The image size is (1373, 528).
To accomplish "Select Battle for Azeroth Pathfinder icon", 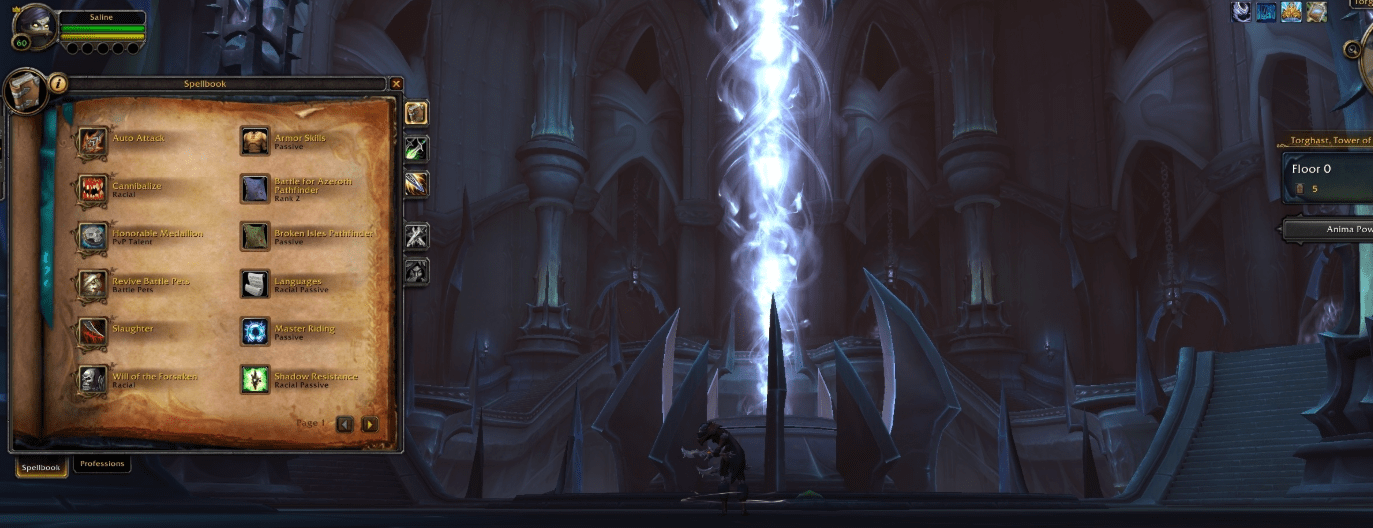I will click(x=255, y=189).
